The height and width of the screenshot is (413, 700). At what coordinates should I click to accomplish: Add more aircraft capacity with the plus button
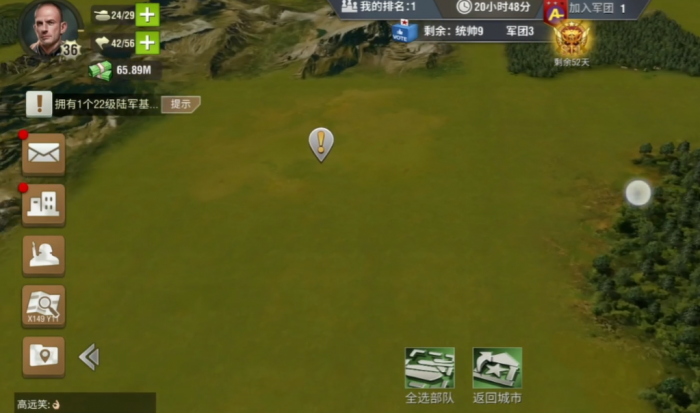coord(147,43)
